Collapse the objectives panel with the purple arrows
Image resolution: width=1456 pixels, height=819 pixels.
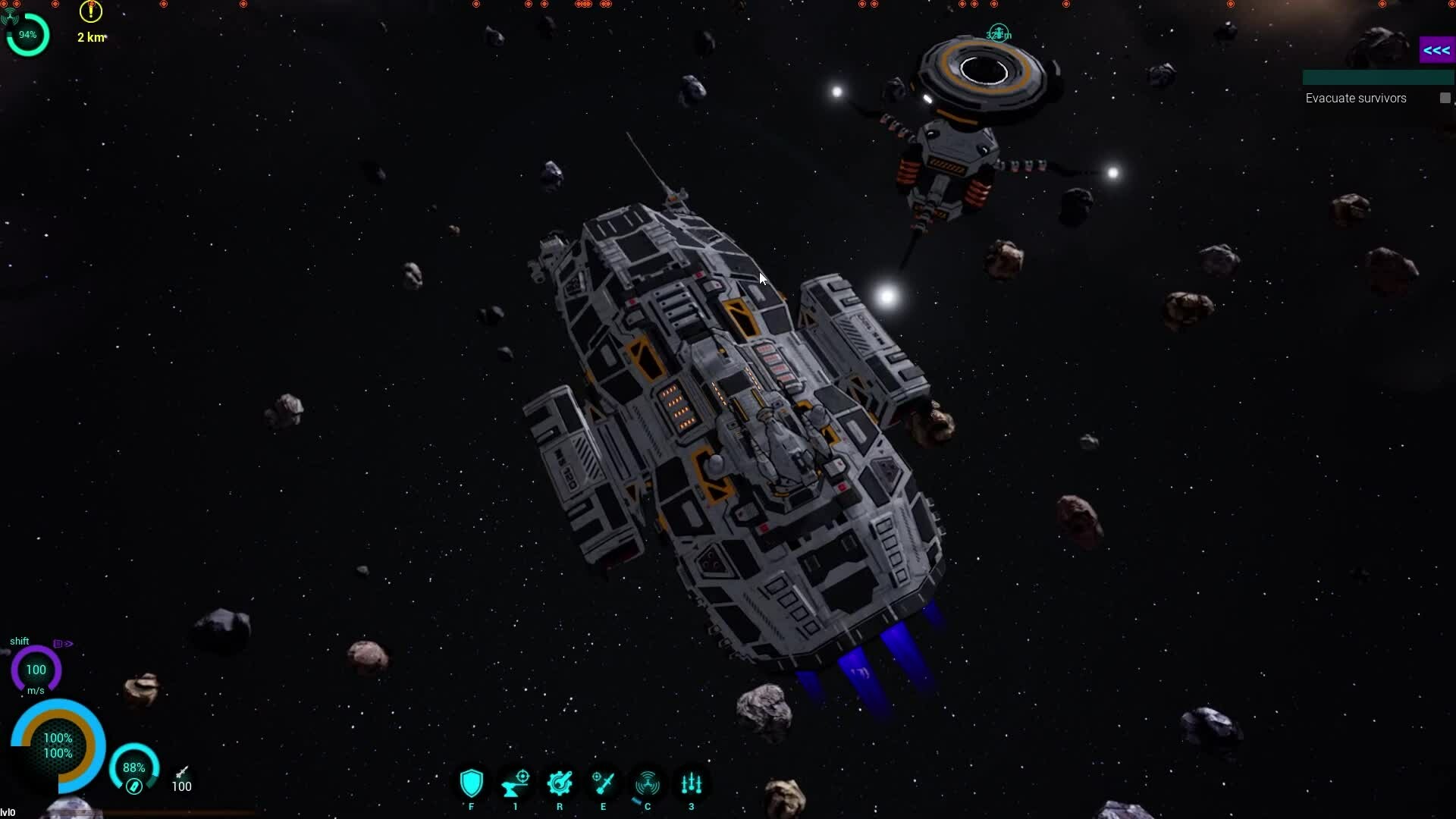[1436, 51]
